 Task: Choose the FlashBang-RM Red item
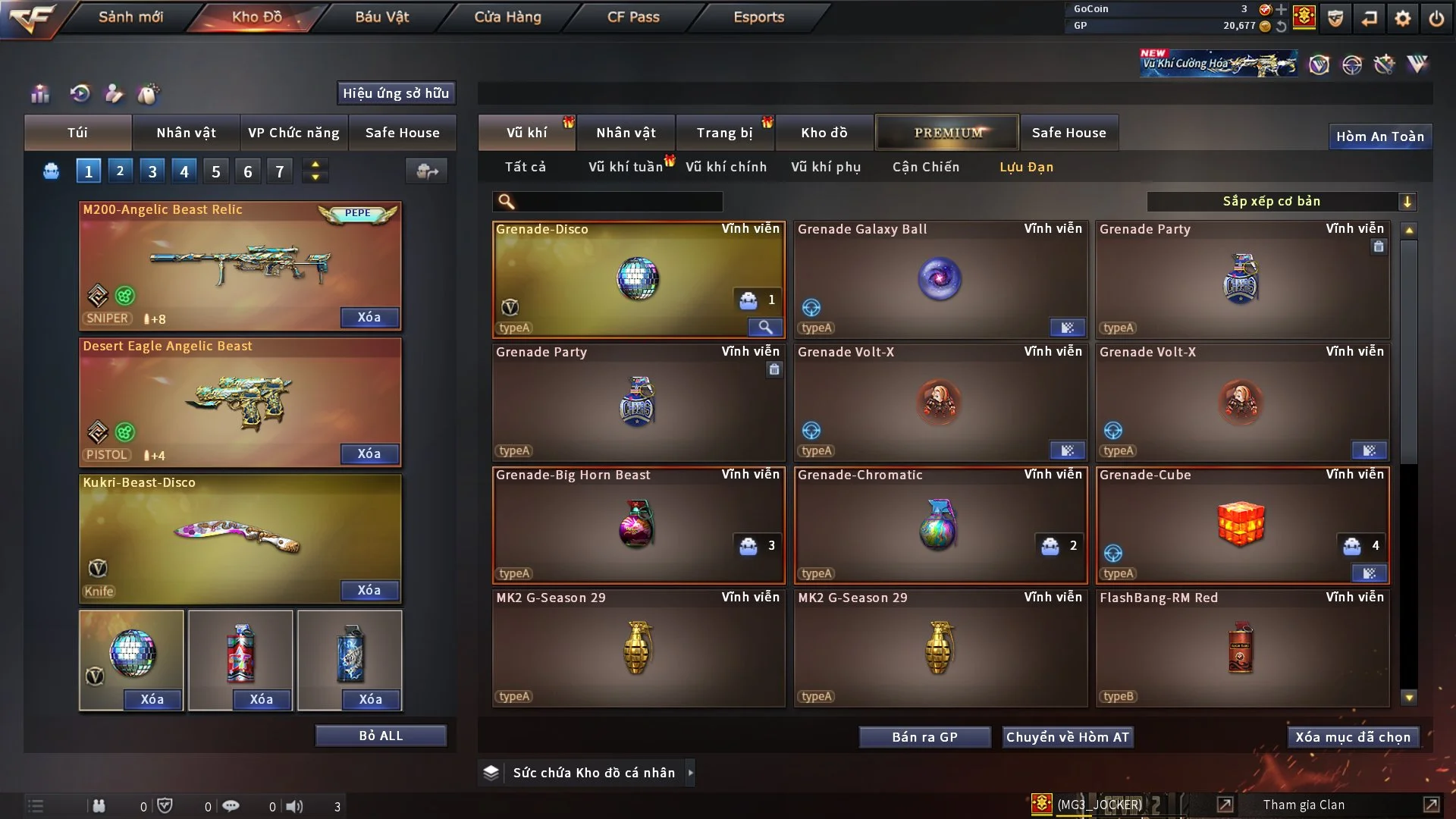1241,648
